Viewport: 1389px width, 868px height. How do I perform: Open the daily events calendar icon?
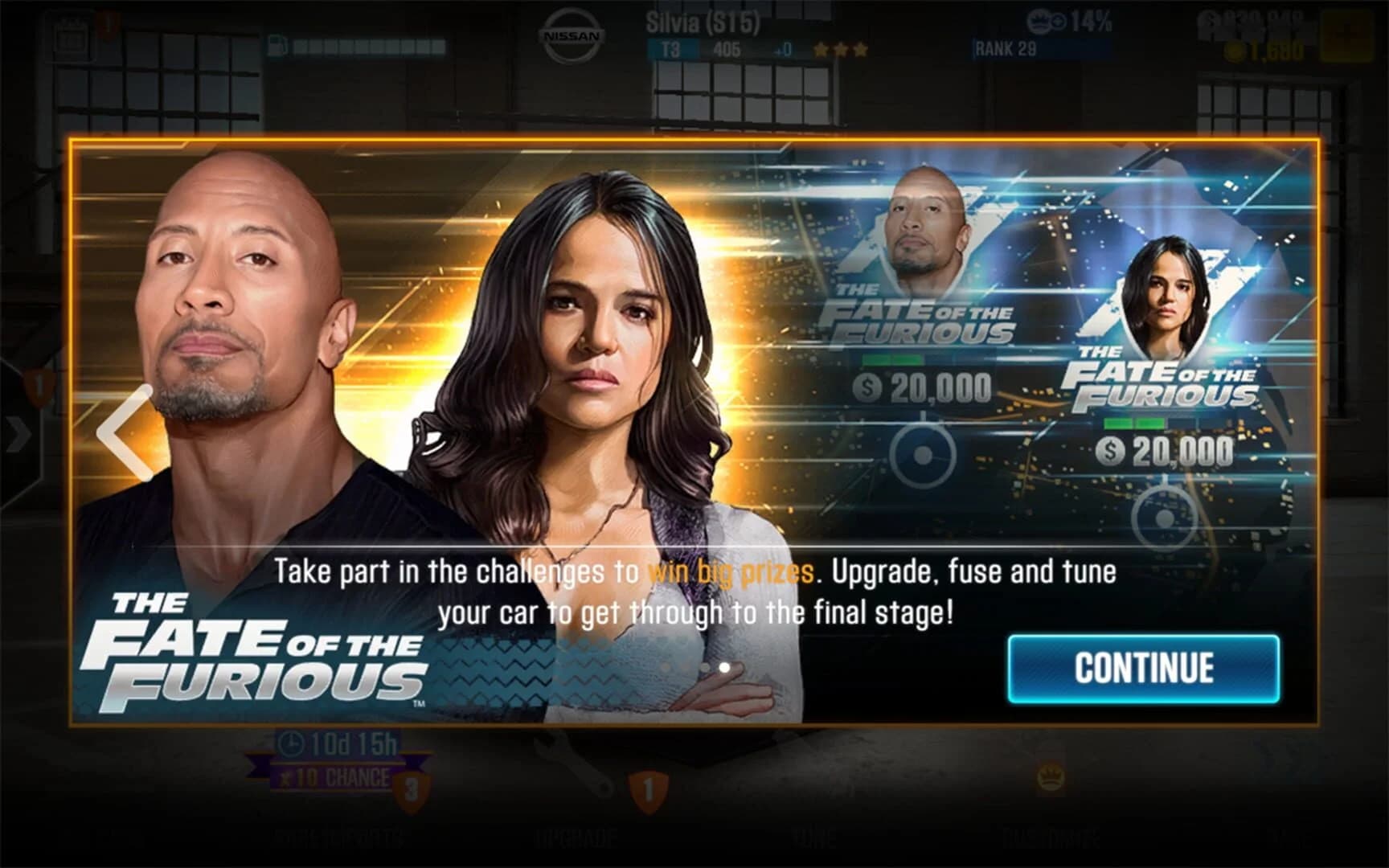[69, 34]
